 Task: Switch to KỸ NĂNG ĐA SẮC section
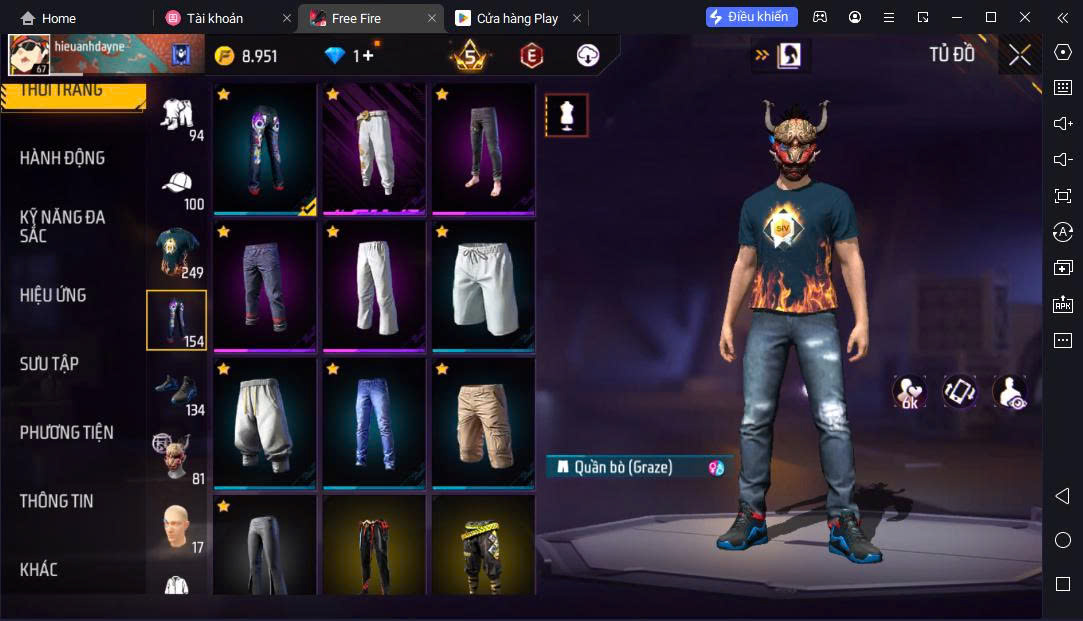pos(62,226)
